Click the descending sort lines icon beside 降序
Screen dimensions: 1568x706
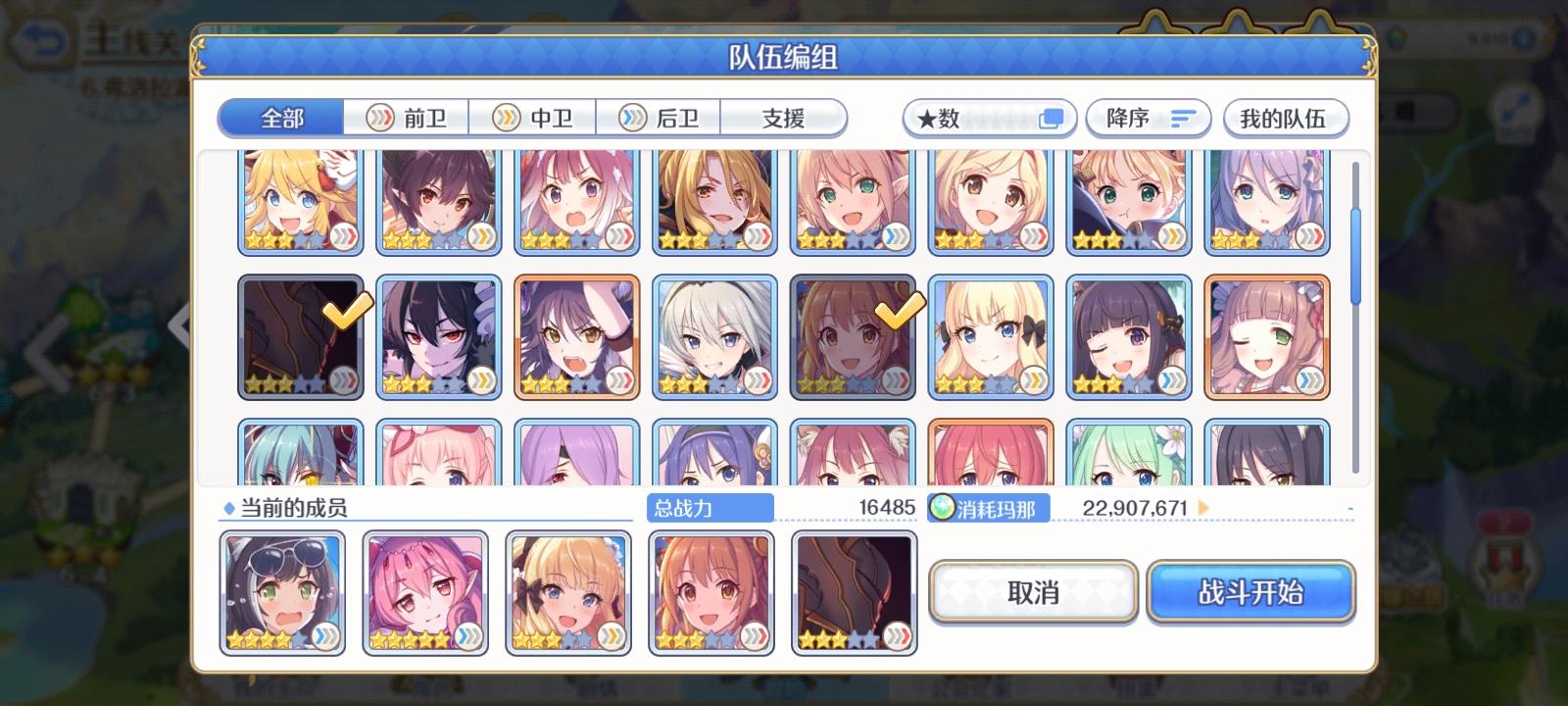point(1182,117)
